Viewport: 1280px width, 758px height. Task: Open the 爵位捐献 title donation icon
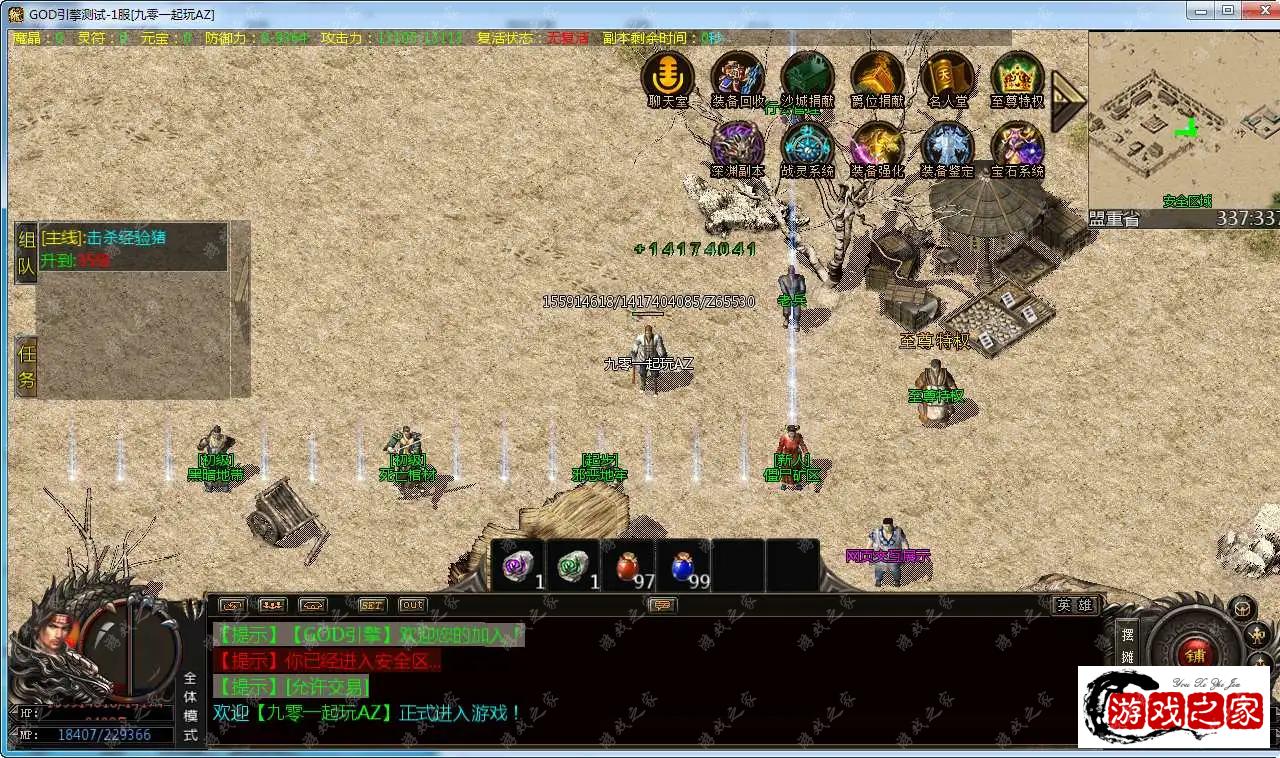click(x=877, y=76)
